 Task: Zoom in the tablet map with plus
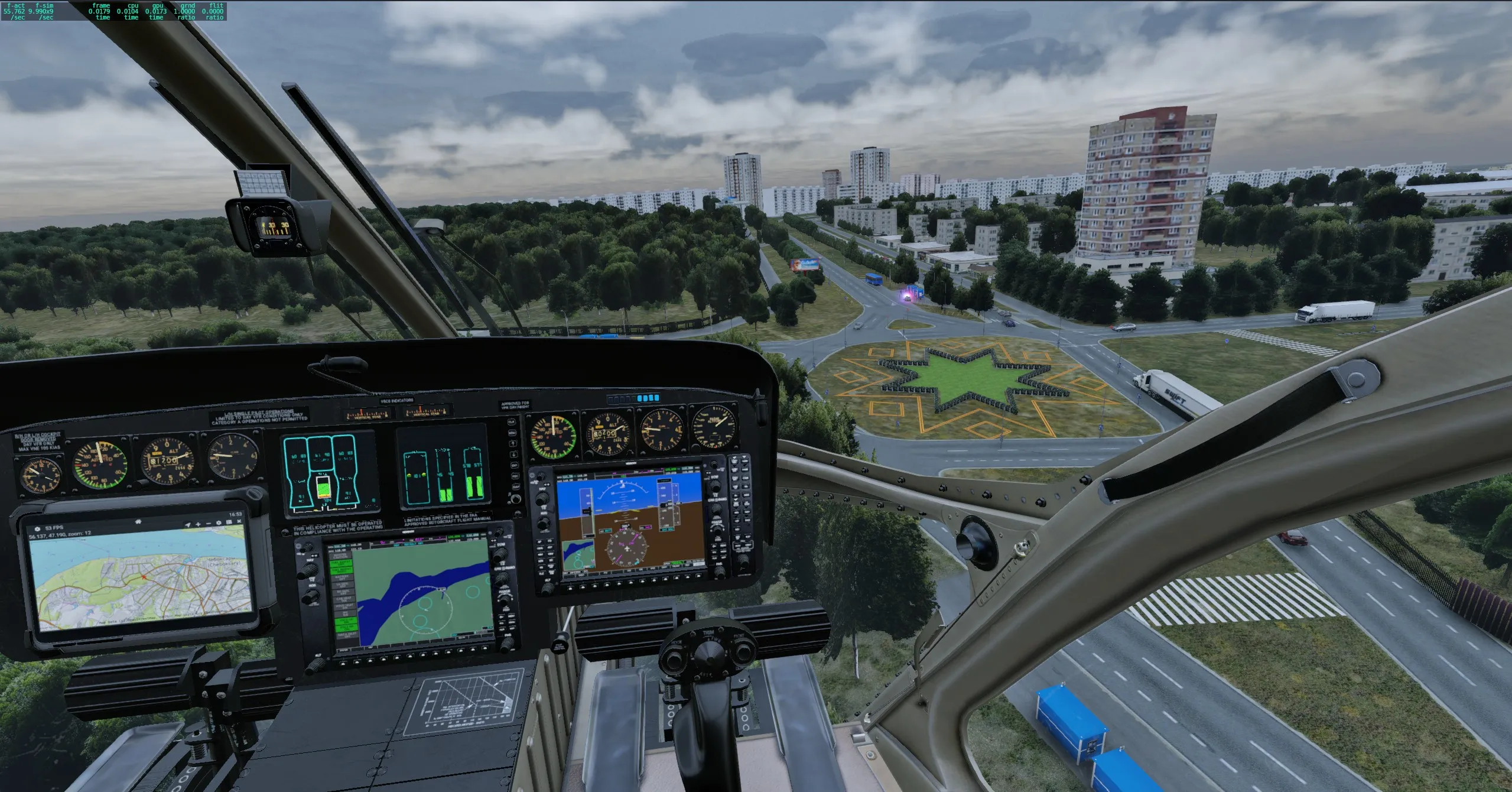[199, 524]
